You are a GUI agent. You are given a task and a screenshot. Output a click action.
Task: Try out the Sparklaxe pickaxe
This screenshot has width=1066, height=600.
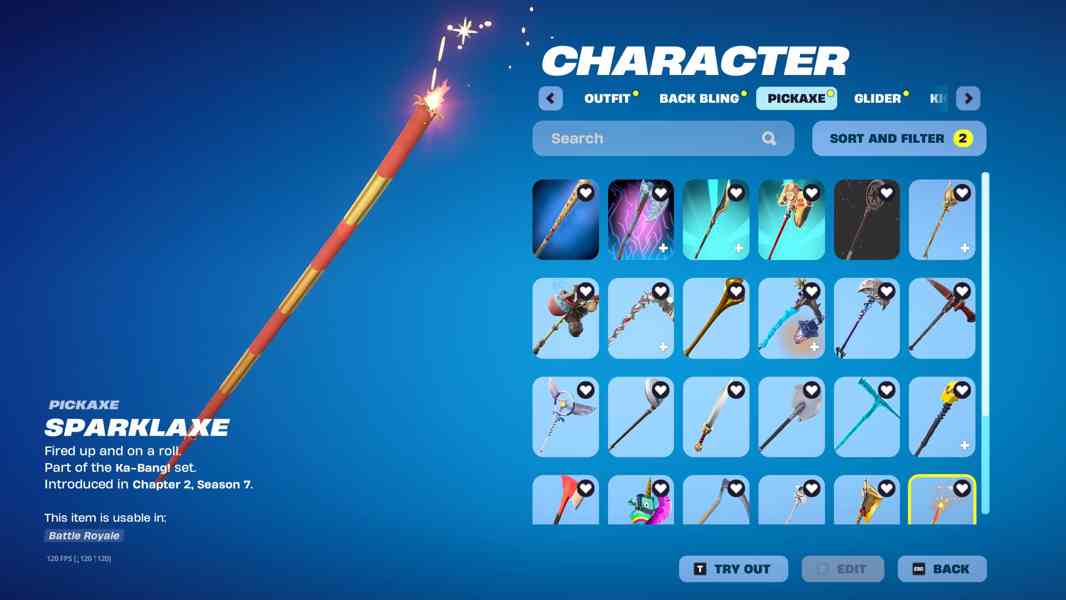[x=733, y=569]
